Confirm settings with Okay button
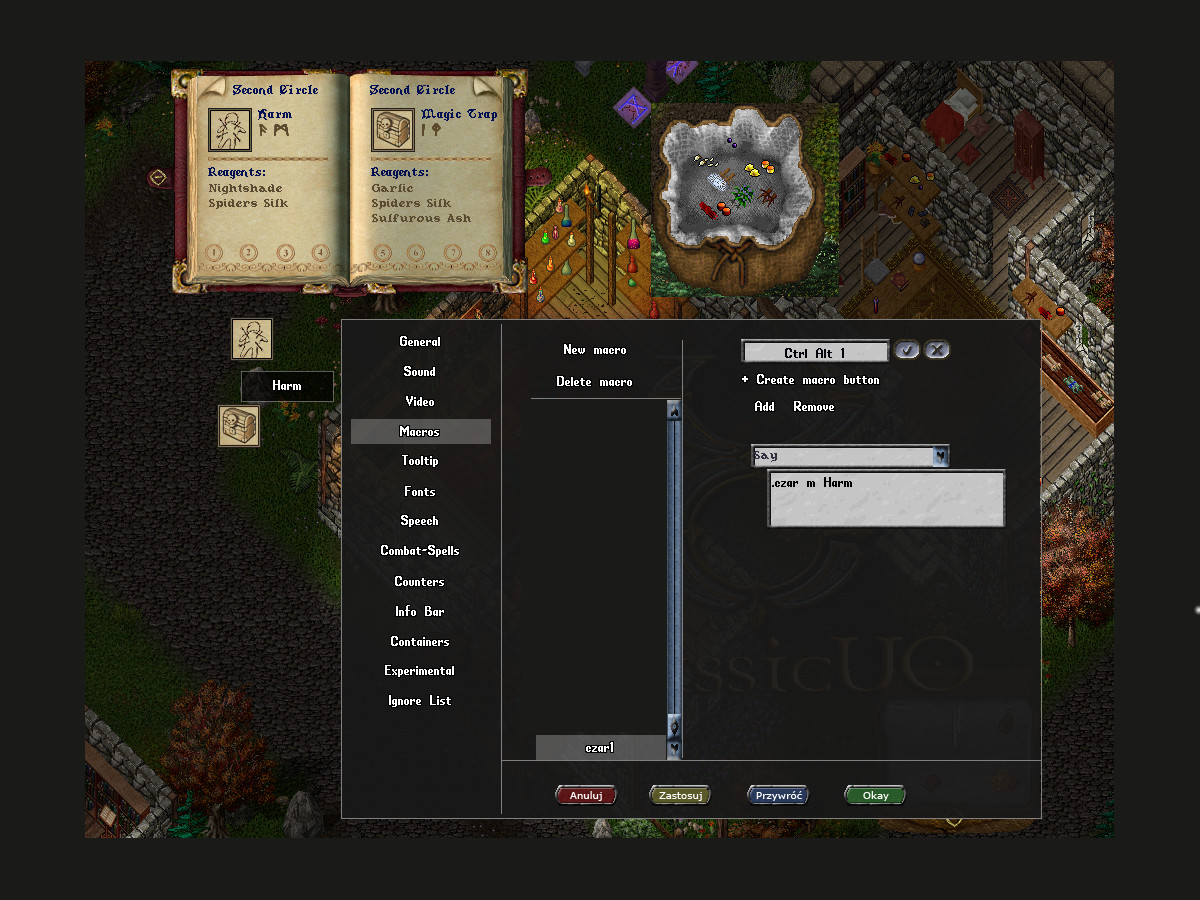 [875, 796]
